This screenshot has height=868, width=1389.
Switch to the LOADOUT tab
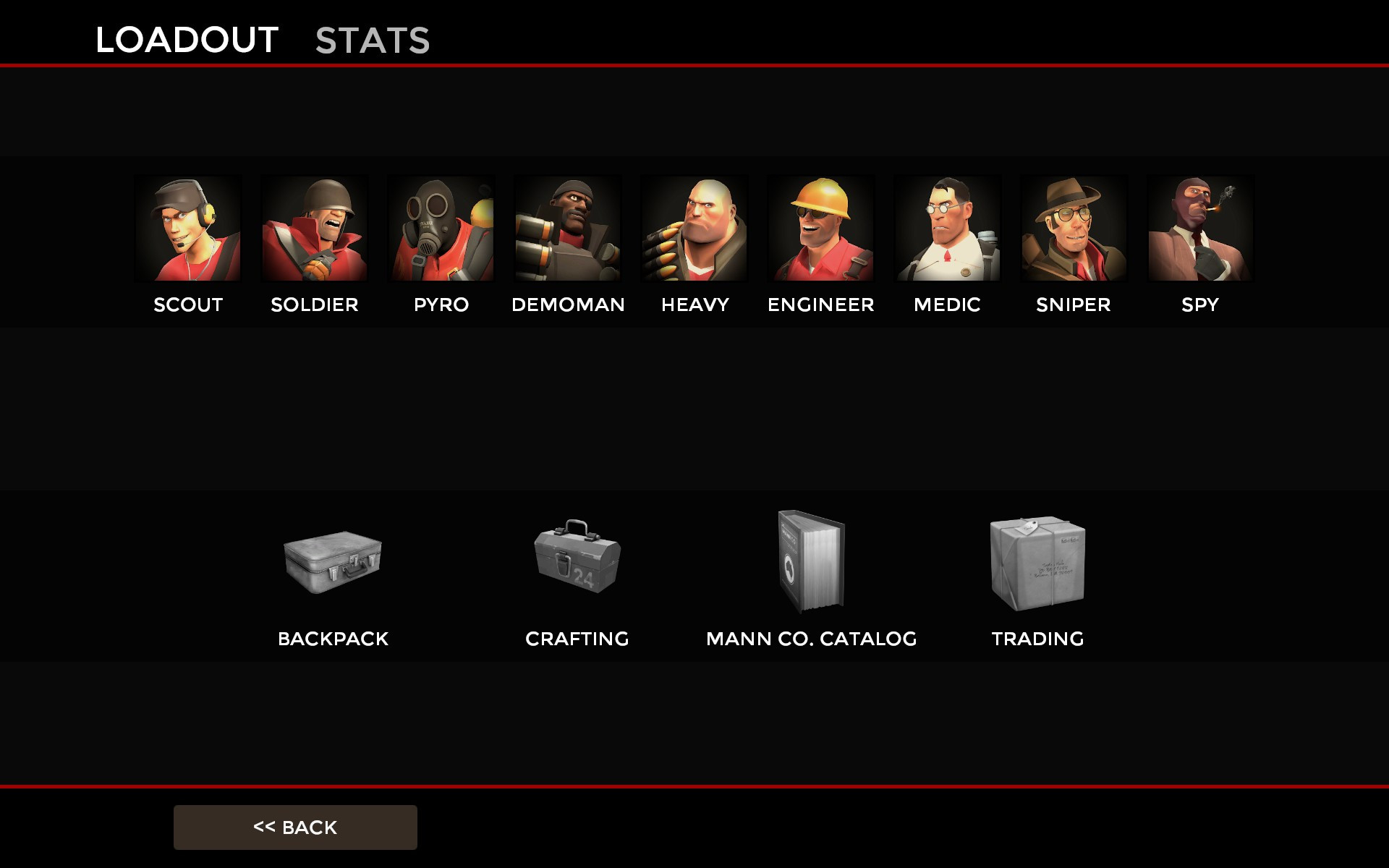click(x=187, y=40)
